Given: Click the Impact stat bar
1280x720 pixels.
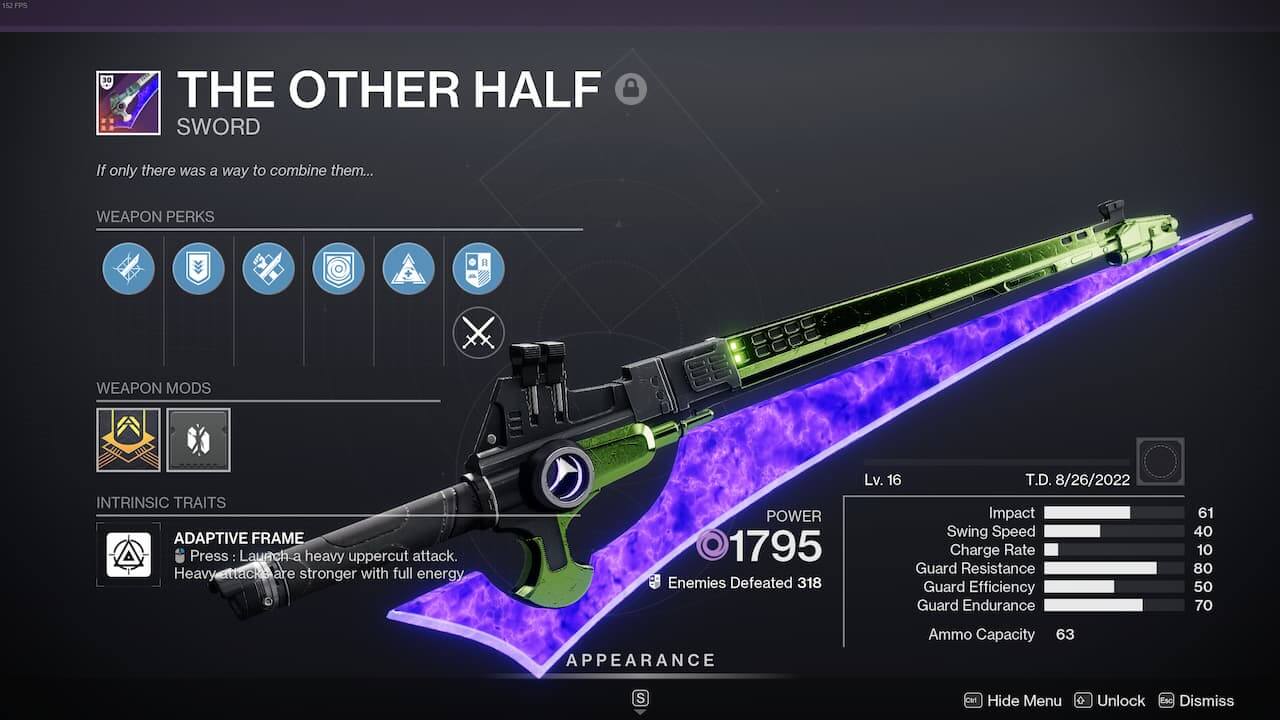Looking at the screenshot, I should (x=1110, y=512).
